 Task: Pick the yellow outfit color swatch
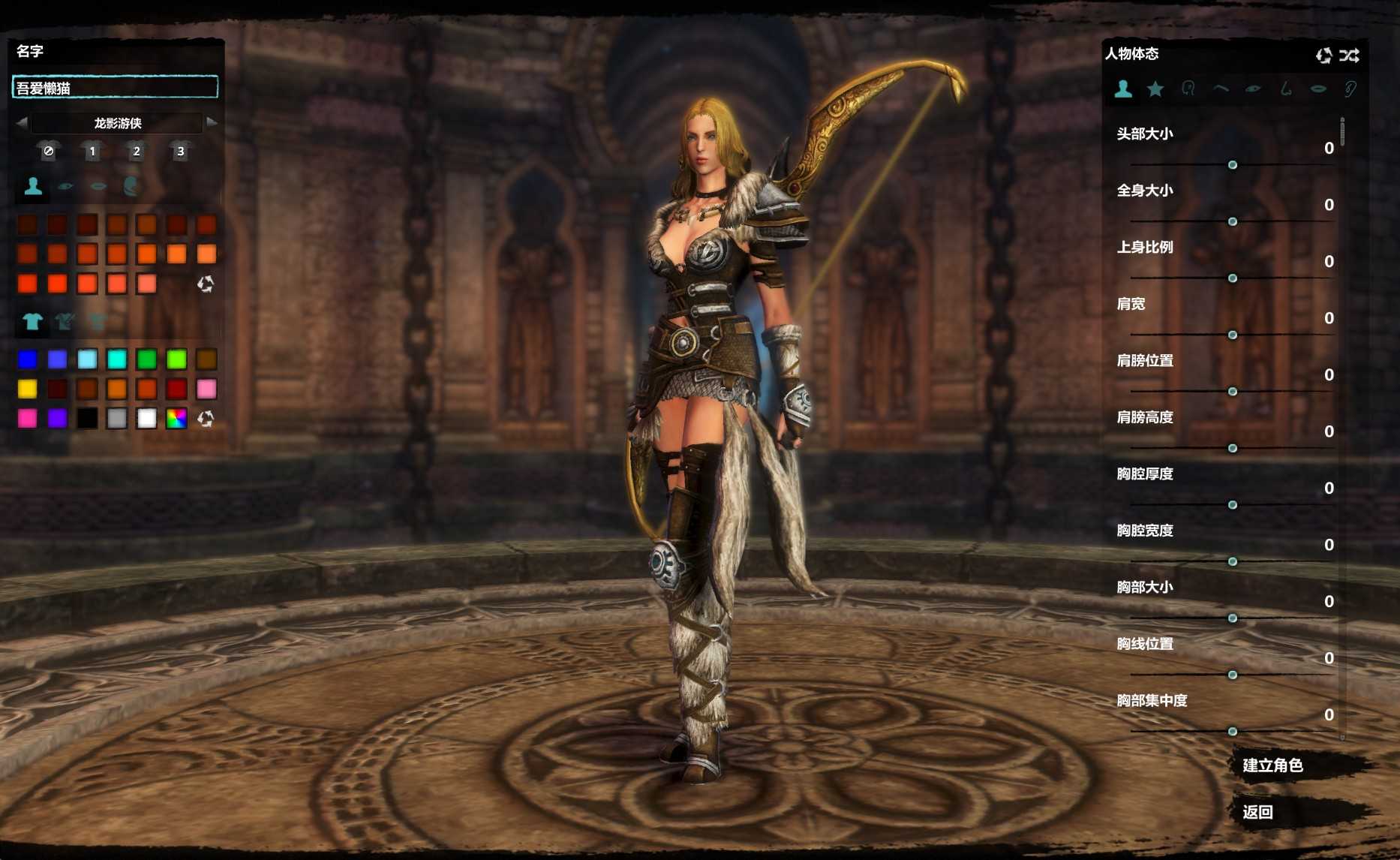click(x=28, y=389)
